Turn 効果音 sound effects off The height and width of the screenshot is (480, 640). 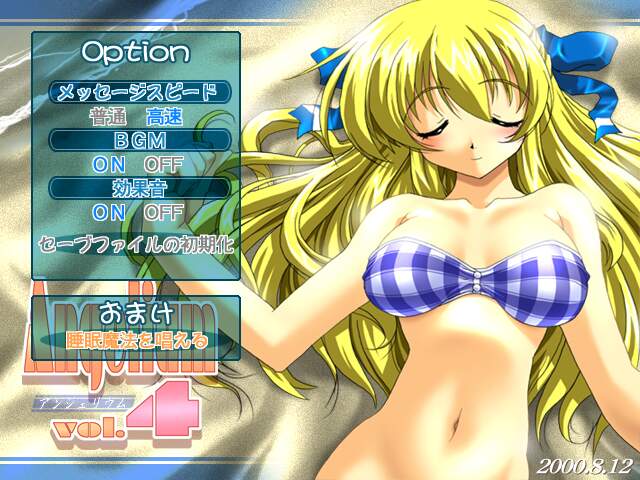(163, 212)
